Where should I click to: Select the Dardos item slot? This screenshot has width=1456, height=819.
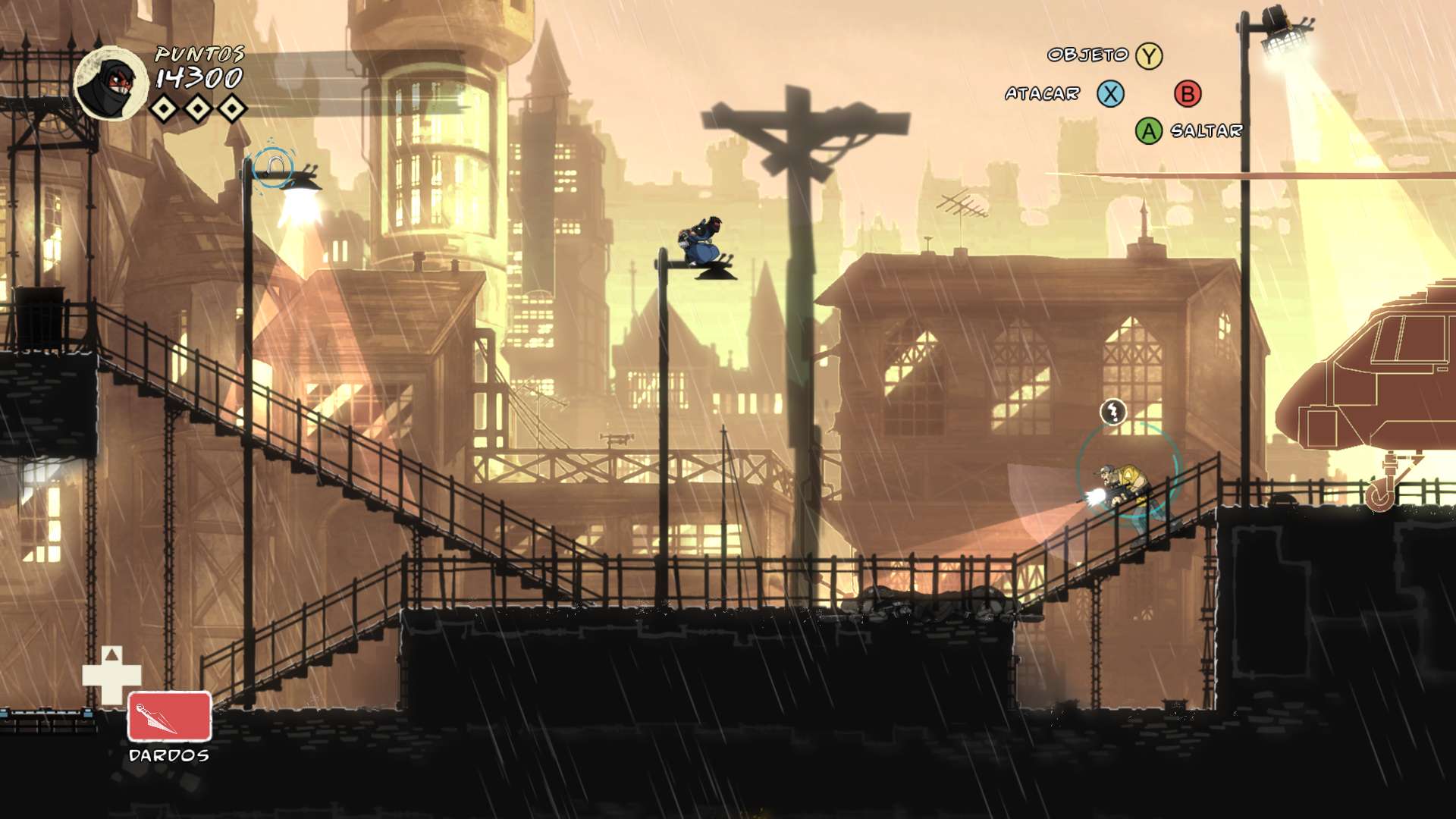pyautogui.click(x=169, y=716)
